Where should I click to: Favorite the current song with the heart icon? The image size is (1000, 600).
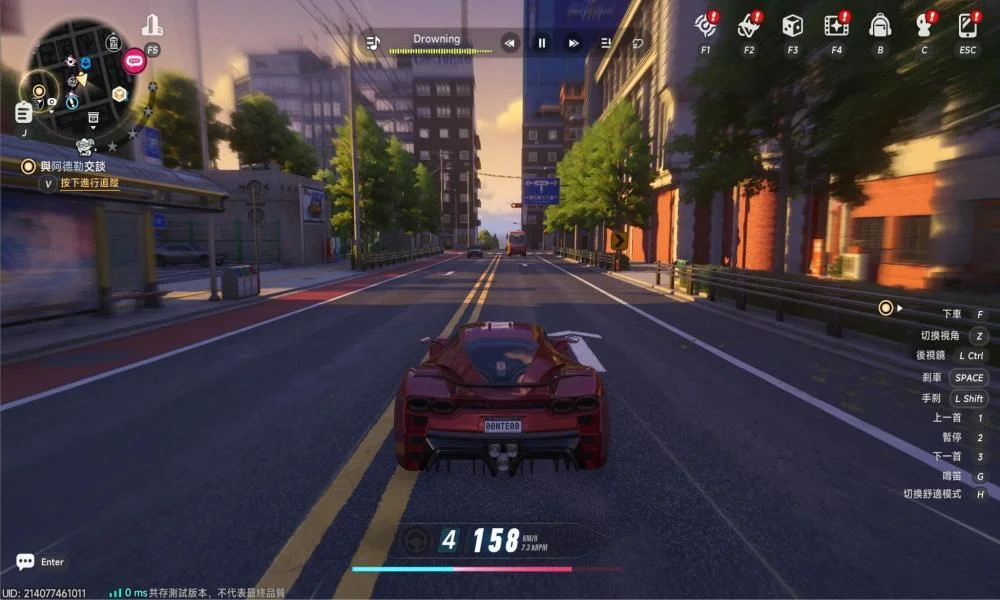coord(637,43)
